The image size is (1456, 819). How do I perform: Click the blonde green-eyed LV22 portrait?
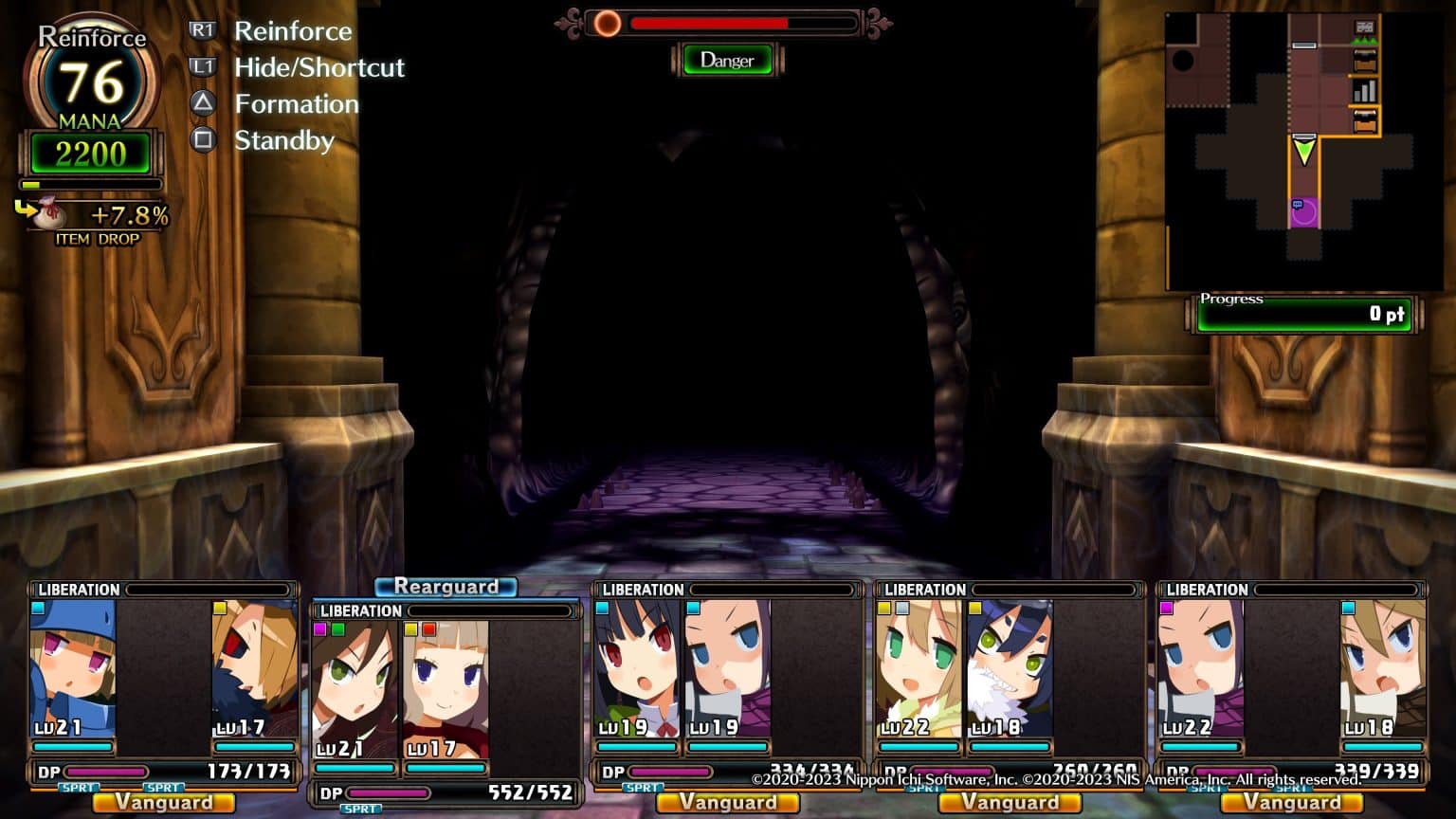click(918, 669)
